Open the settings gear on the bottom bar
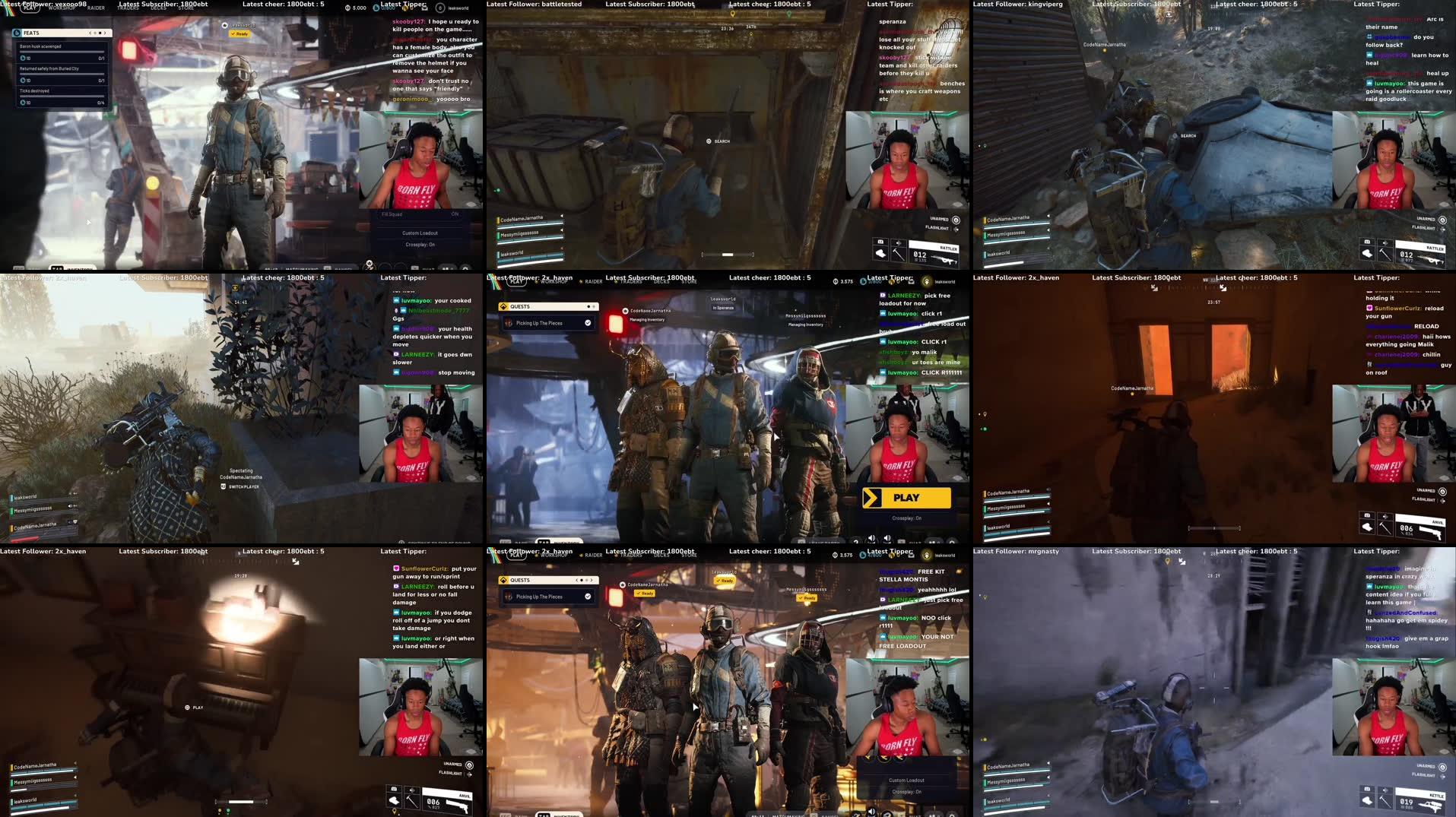This screenshot has height=817, width=1456. pyautogui.click(x=465, y=268)
